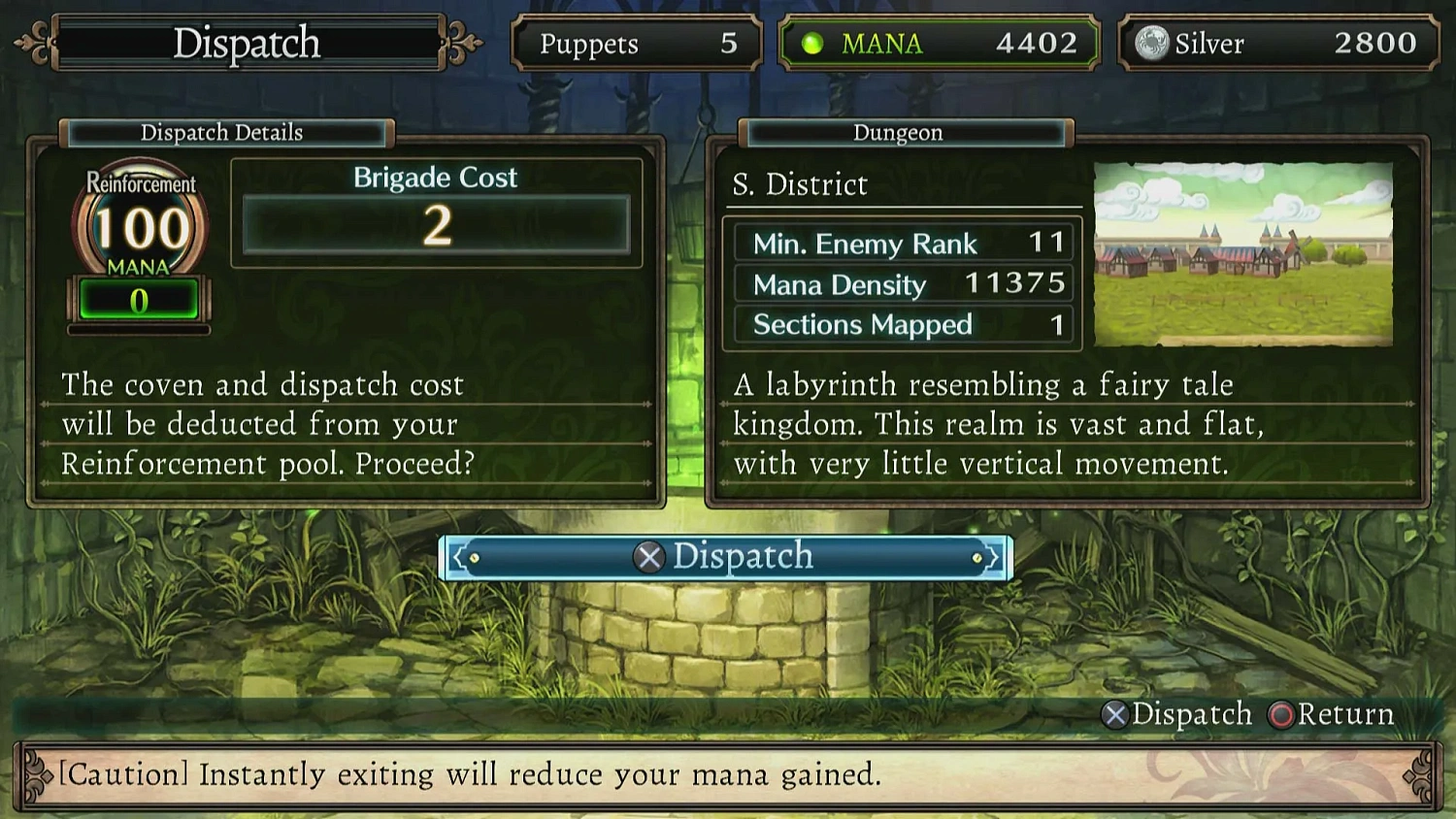Click the Circle icon next to Return
1456x819 pixels.
(x=1281, y=716)
